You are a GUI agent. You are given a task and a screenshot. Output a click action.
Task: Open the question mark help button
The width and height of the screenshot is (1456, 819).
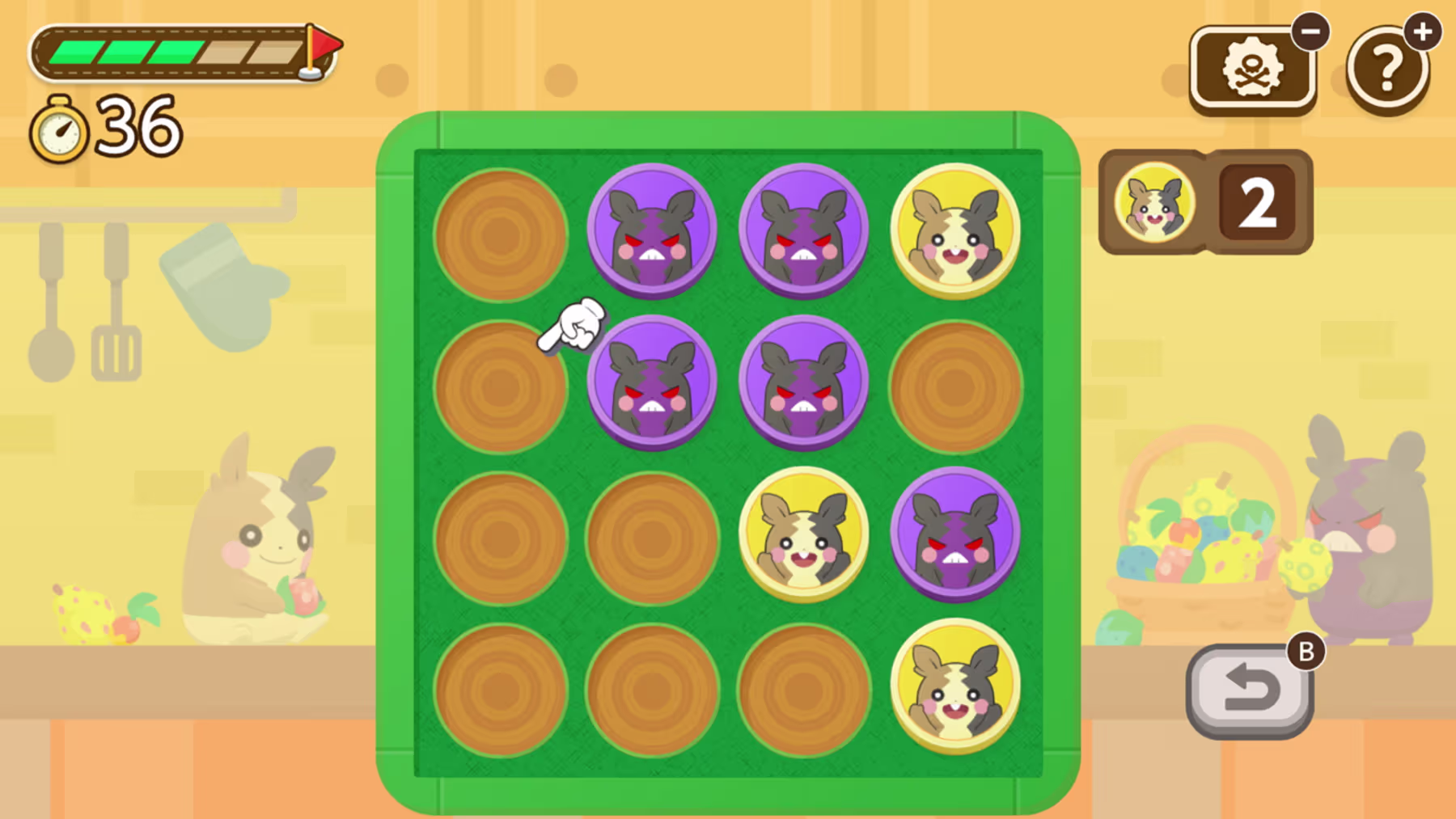[1387, 70]
